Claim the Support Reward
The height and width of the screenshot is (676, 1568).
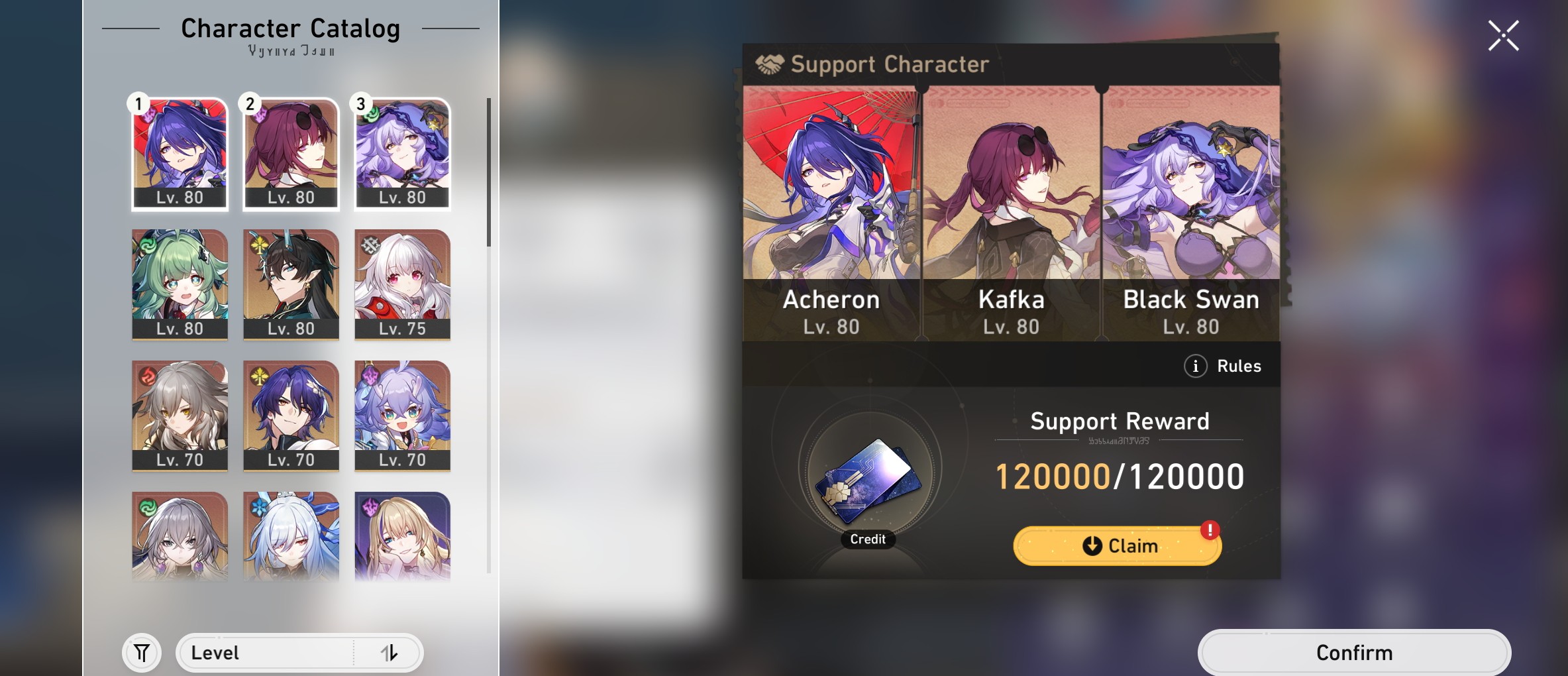[1116, 545]
